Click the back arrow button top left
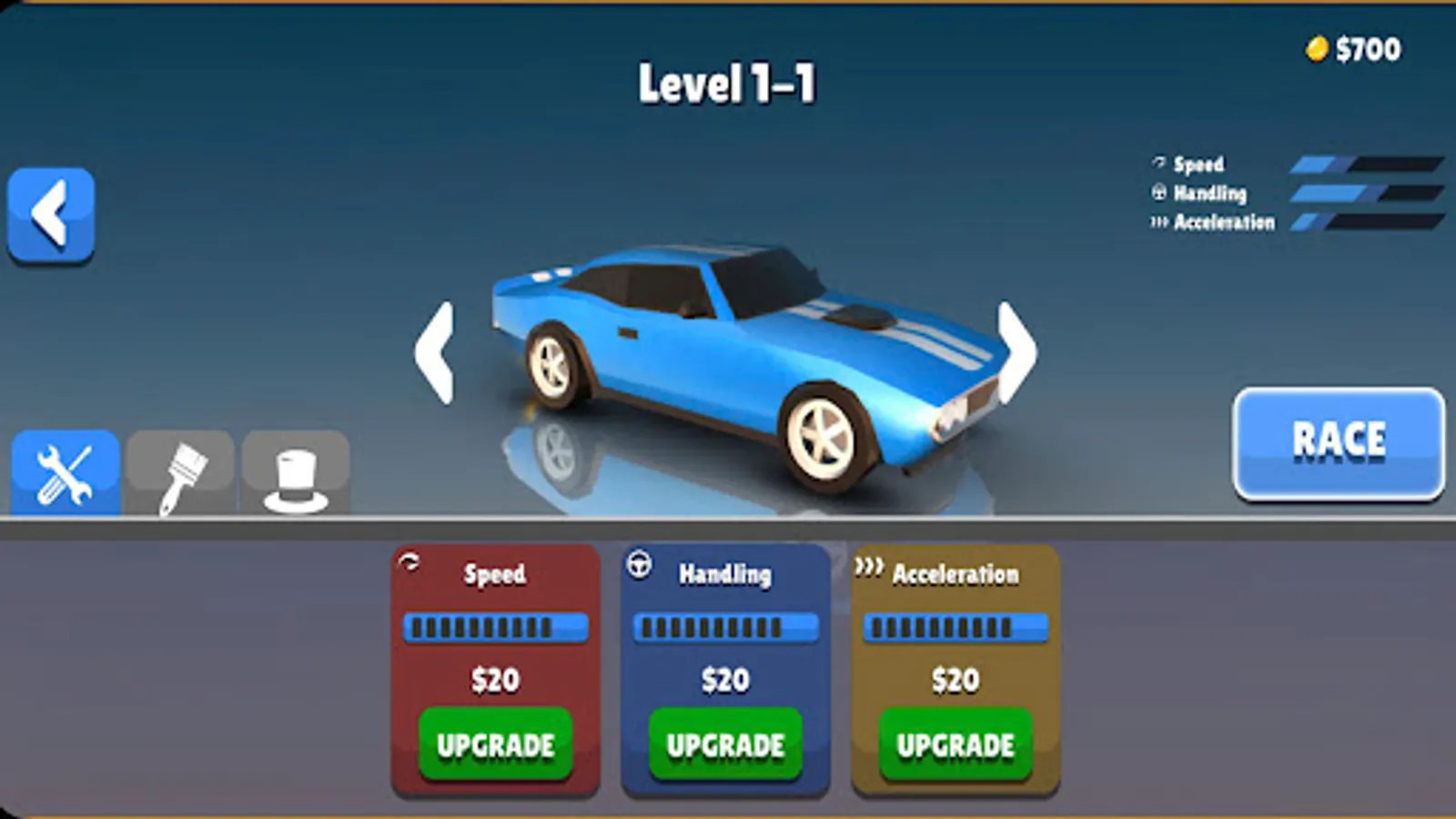 click(x=50, y=214)
